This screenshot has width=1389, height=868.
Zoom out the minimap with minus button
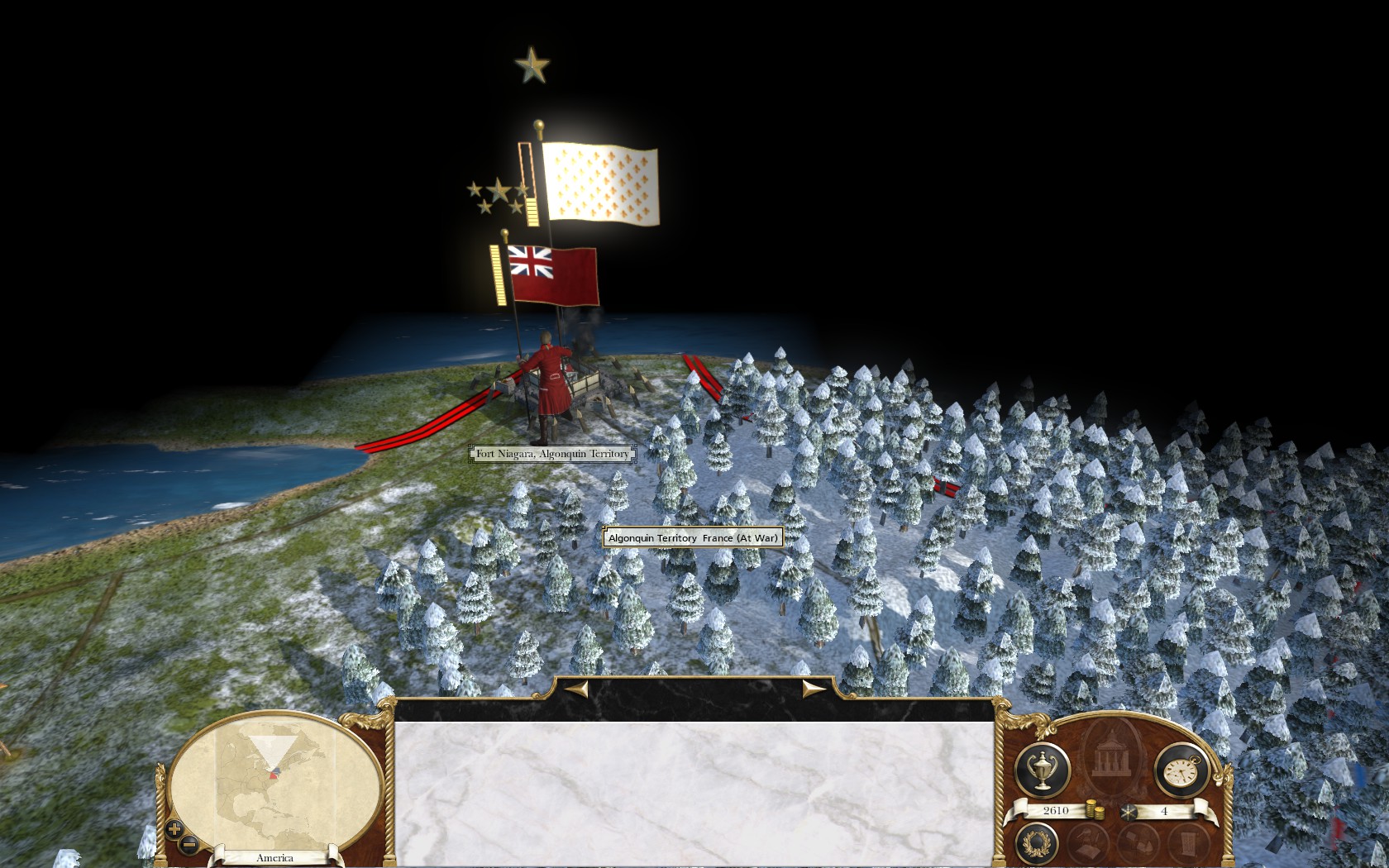tap(189, 844)
